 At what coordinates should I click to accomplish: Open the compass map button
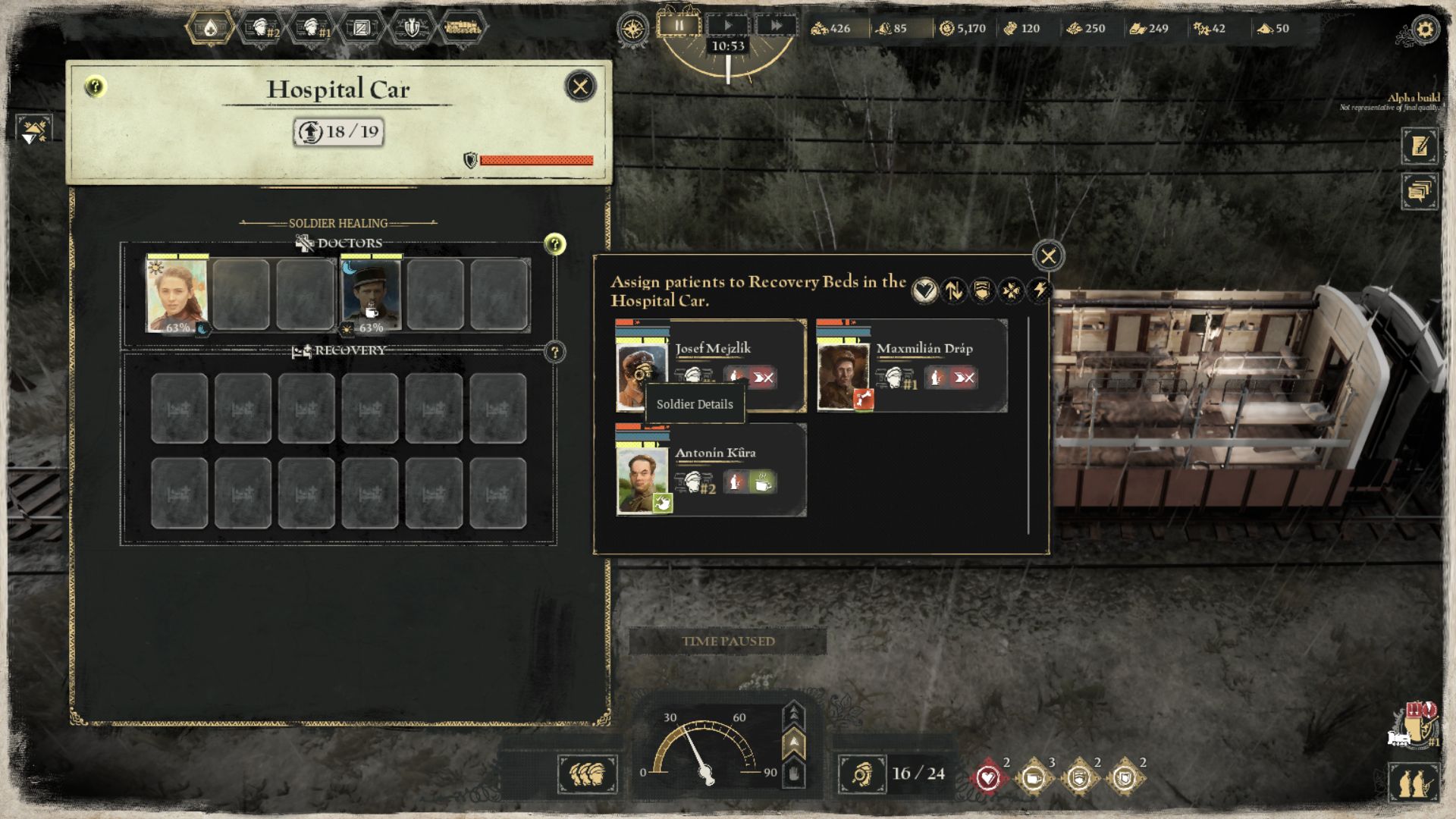[632, 29]
